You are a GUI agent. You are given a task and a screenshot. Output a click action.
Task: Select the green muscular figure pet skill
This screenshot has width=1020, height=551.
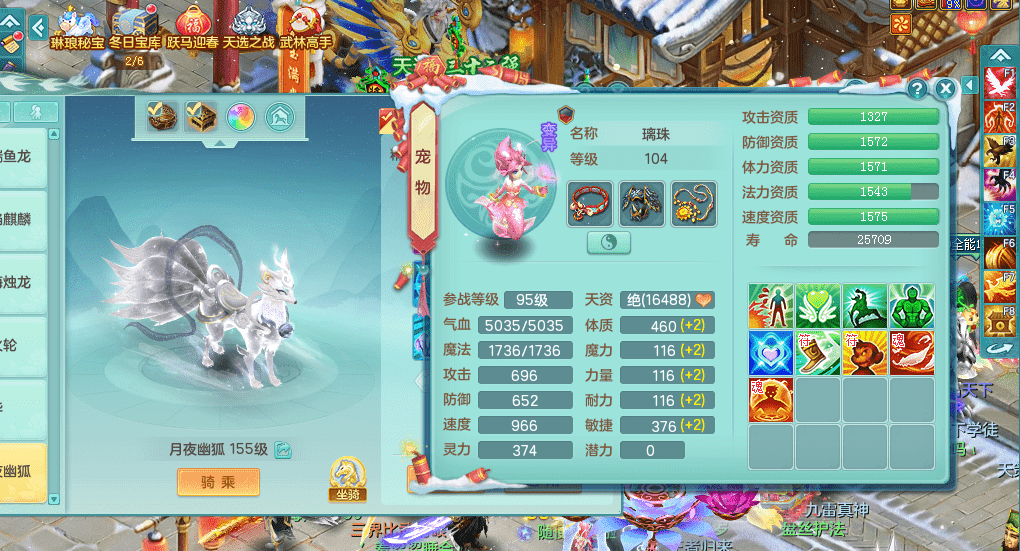(x=911, y=306)
